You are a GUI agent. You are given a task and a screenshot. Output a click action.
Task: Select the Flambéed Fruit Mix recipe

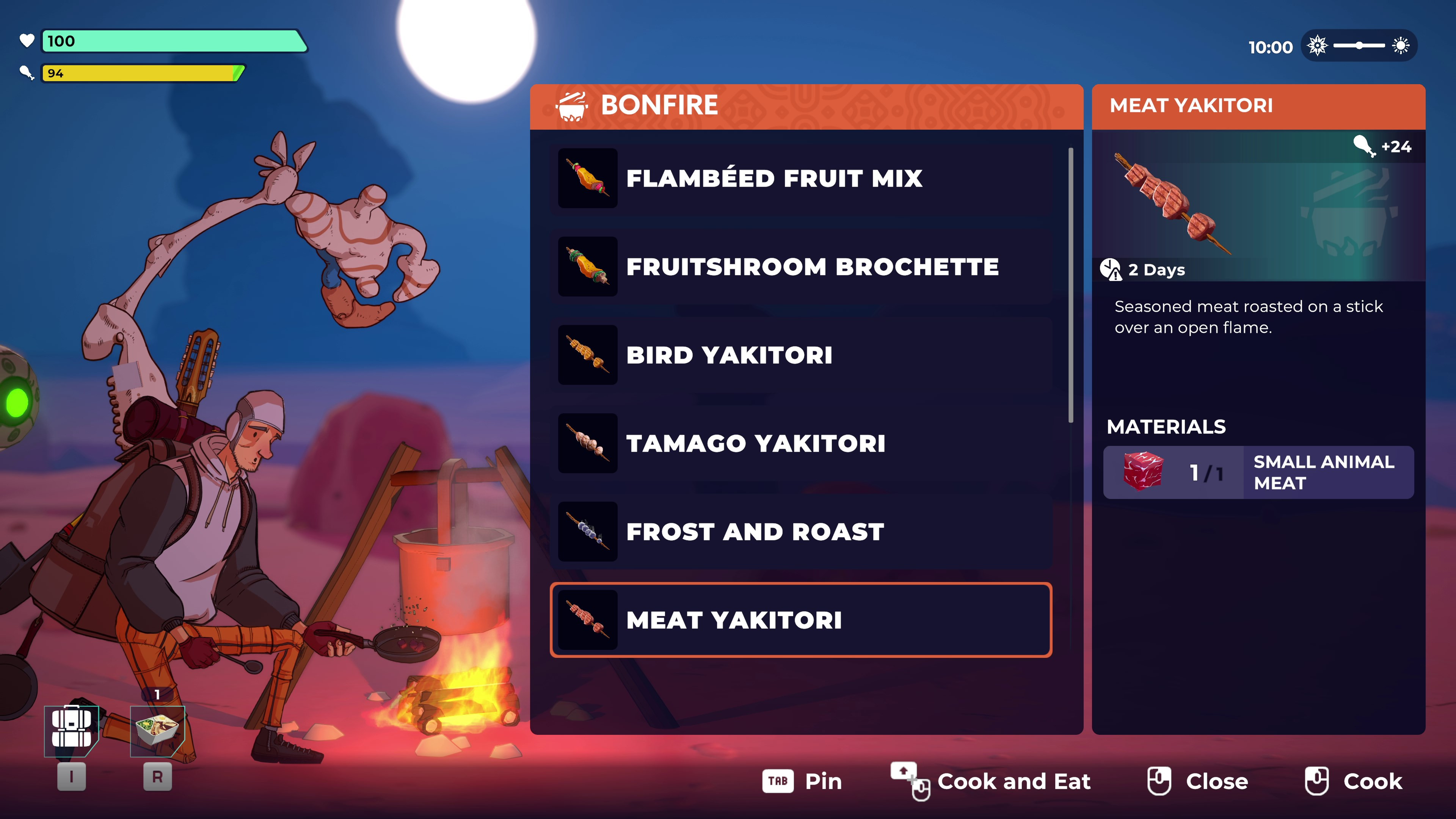pyautogui.click(x=800, y=179)
